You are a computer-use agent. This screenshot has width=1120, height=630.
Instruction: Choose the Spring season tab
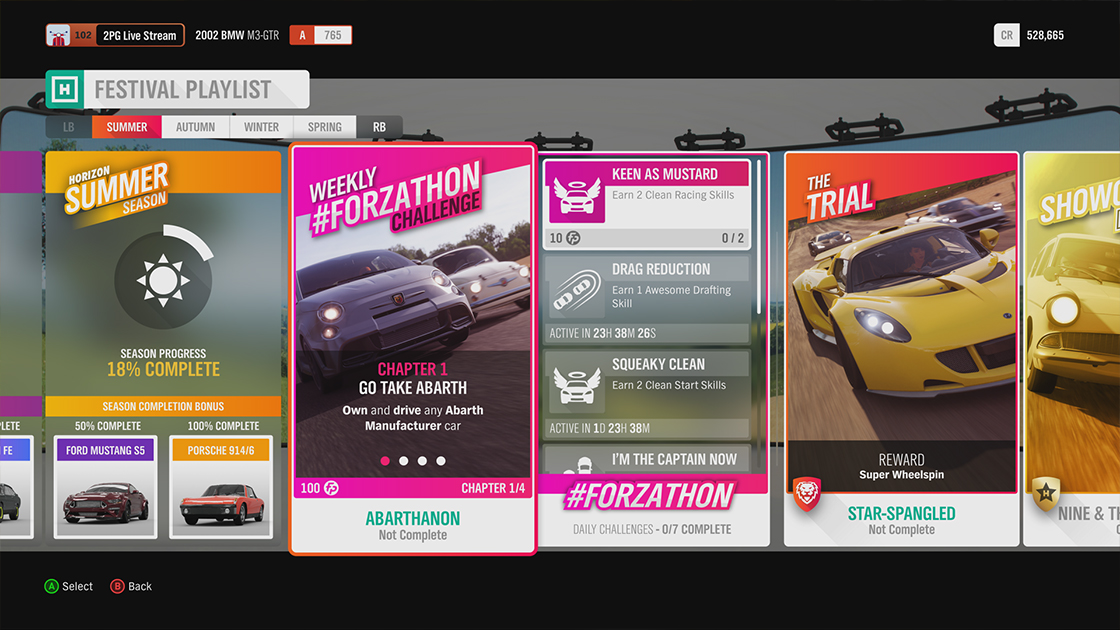point(324,127)
